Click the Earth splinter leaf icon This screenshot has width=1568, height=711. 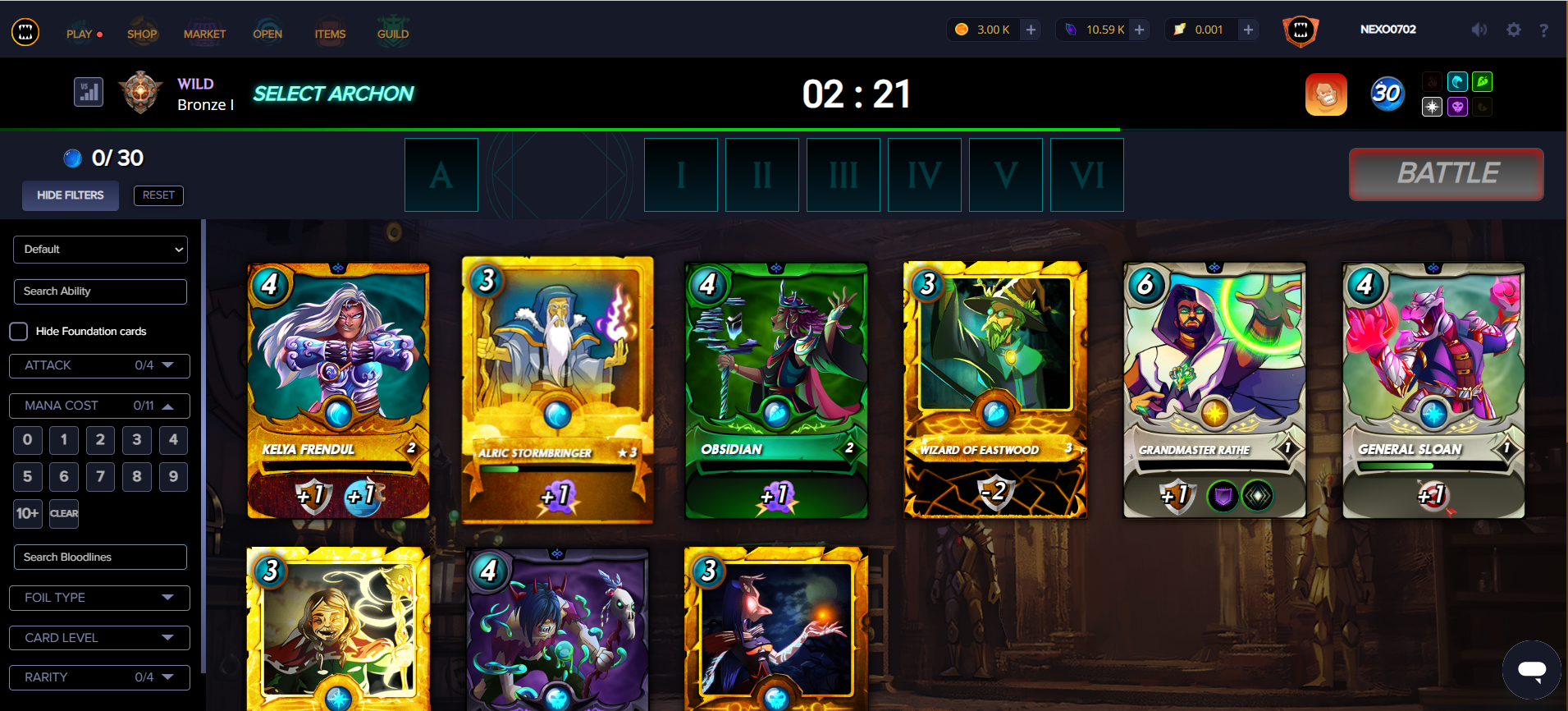point(1482,81)
